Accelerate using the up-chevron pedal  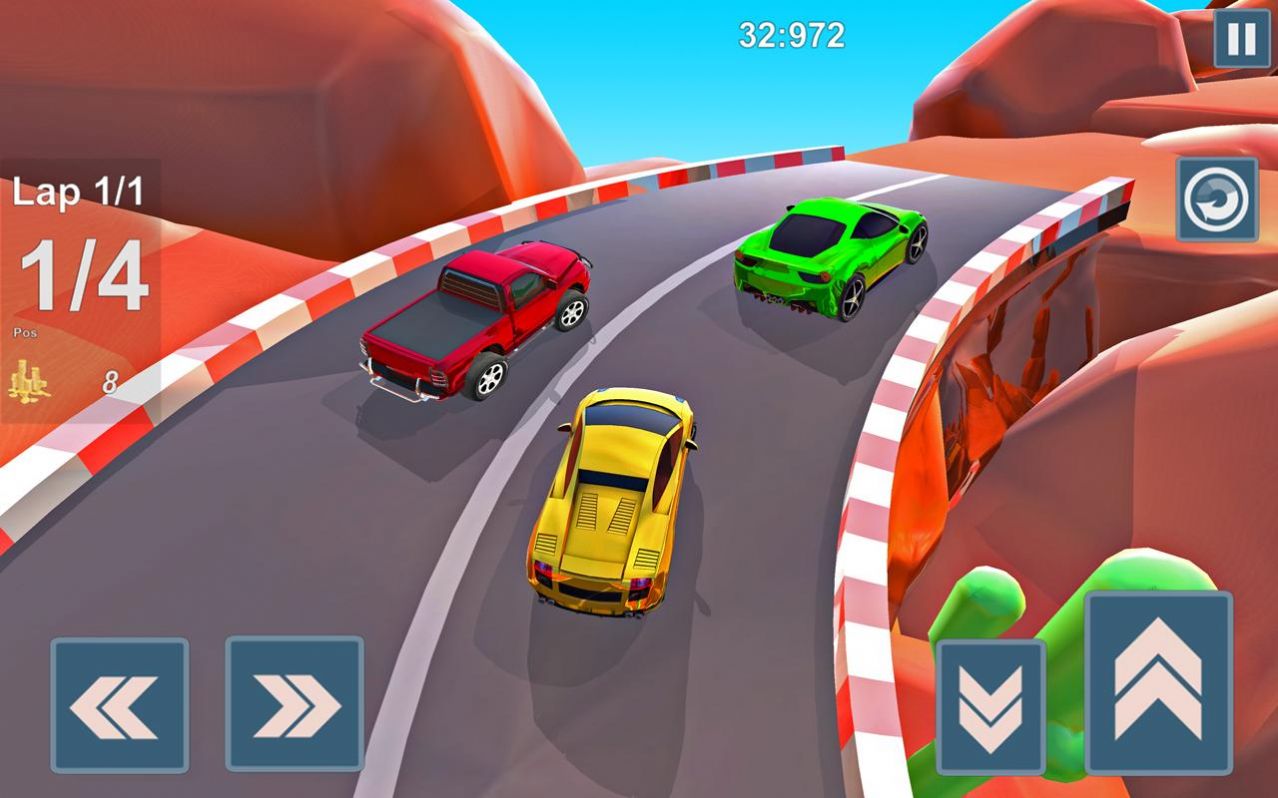tap(1158, 683)
